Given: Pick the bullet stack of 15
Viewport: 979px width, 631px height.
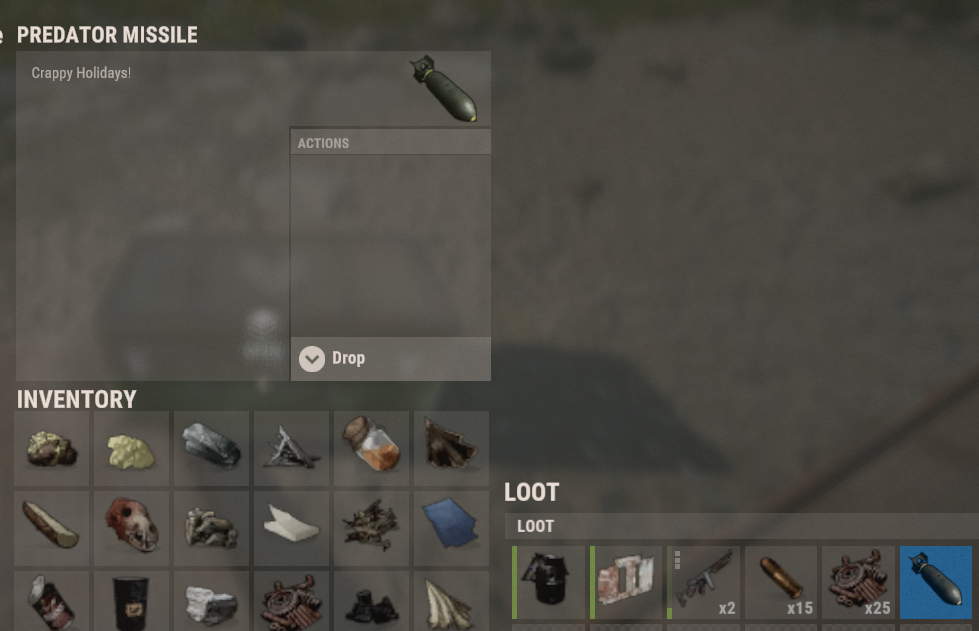Looking at the screenshot, I should (781, 582).
